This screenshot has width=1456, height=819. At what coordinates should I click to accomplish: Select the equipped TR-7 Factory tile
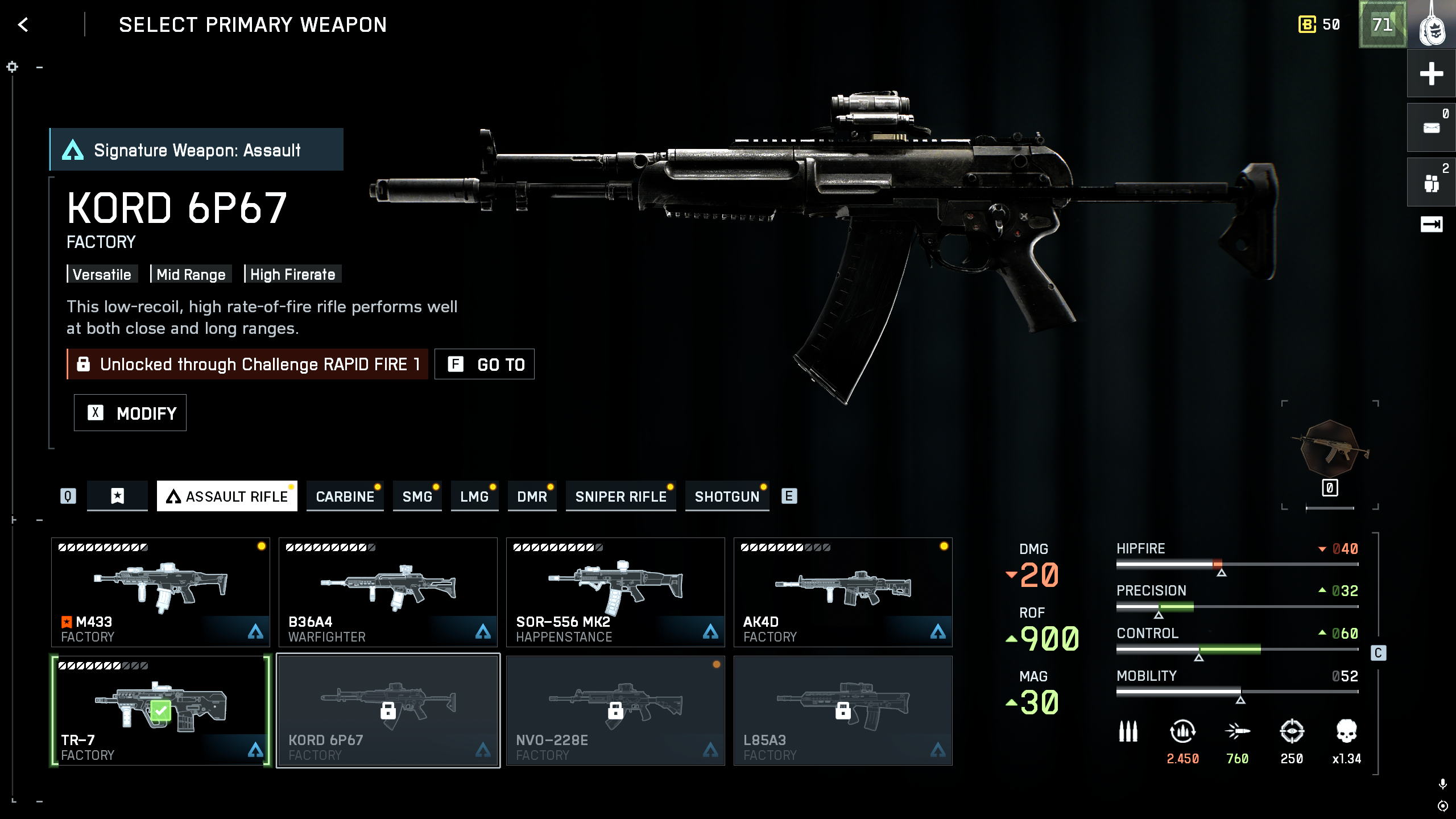click(x=161, y=710)
